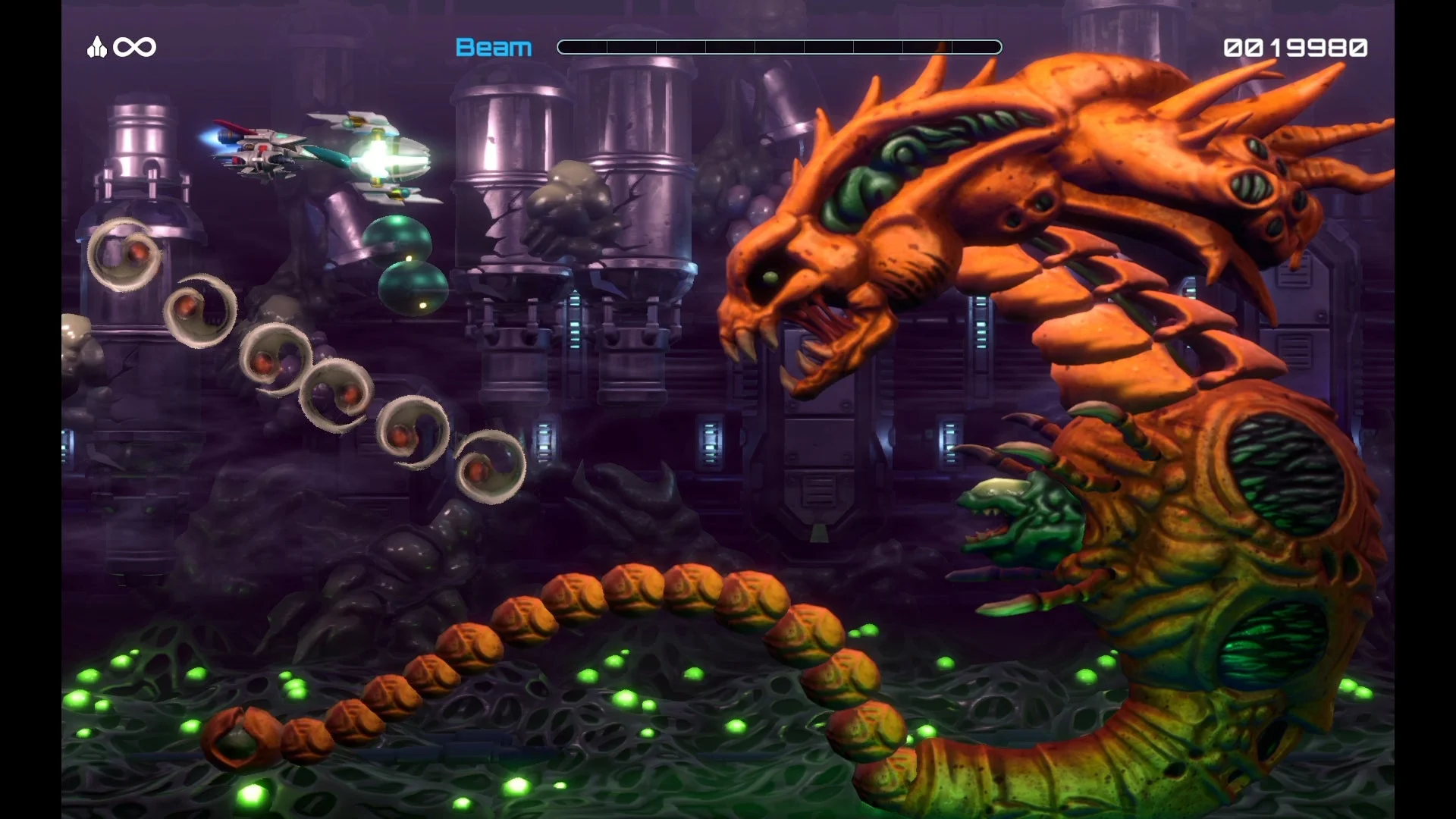Click the rightmost end of the Beam bar
The width and height of the screenshot is (1456, 819).
[997, 47]
